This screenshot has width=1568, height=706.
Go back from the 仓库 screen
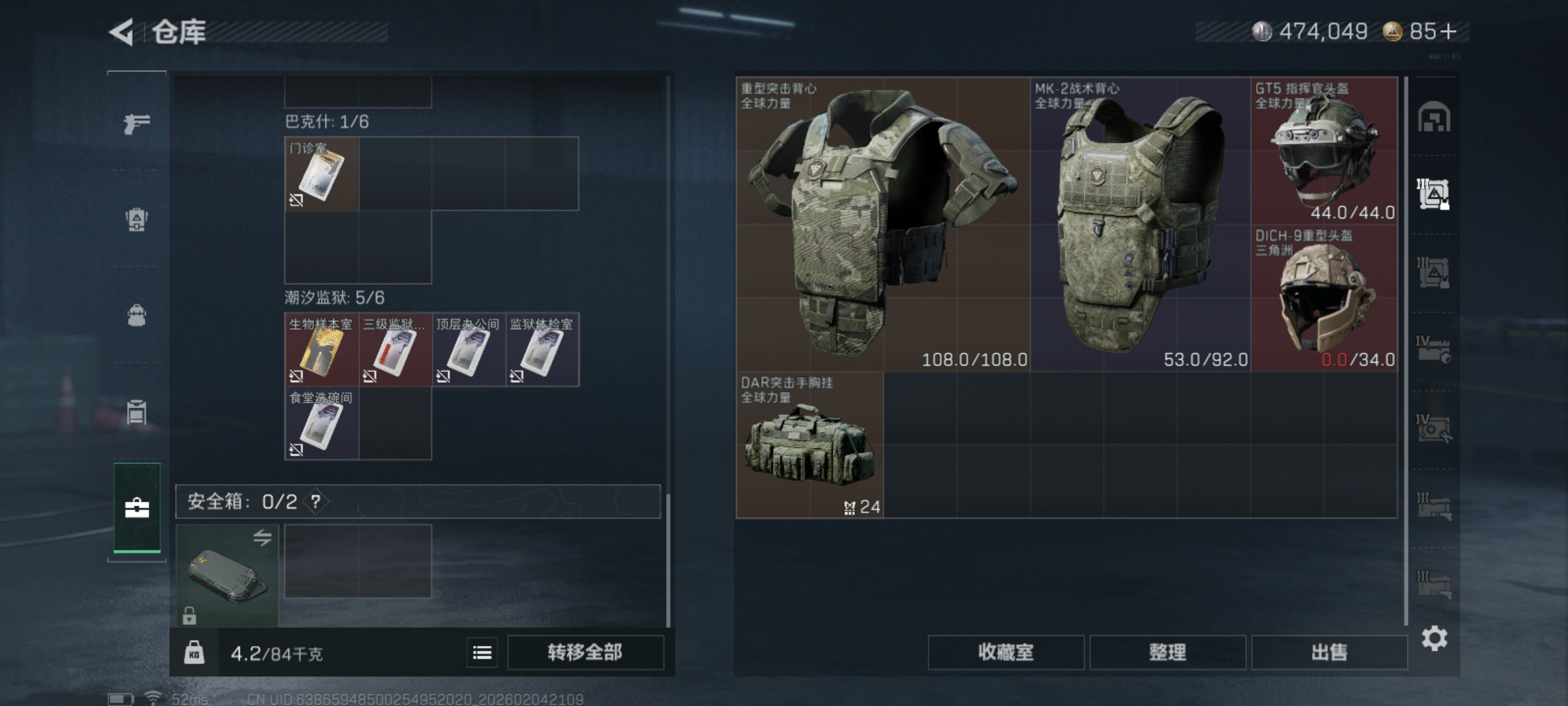(x=122, y=32)
